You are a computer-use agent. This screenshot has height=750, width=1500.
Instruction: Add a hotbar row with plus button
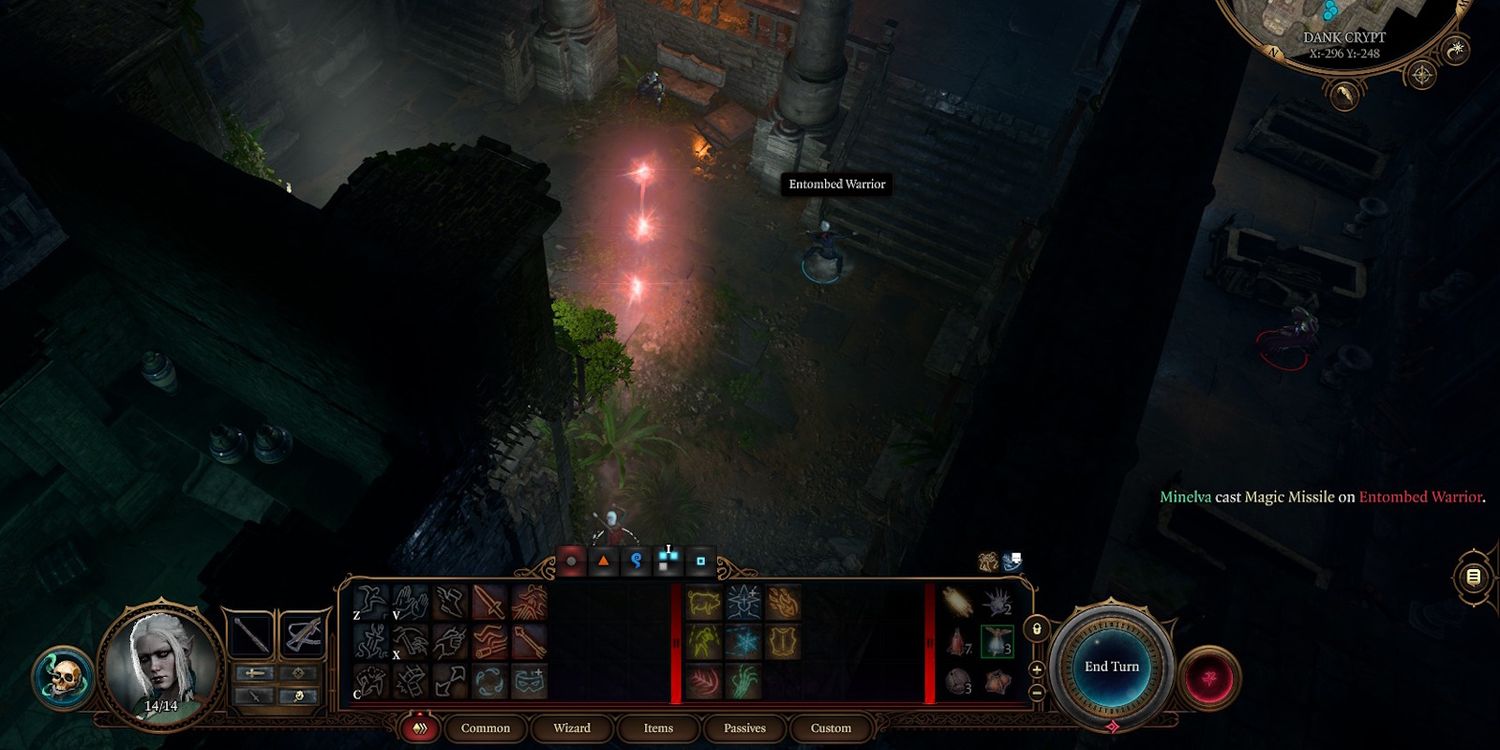tap(1037, 669)
